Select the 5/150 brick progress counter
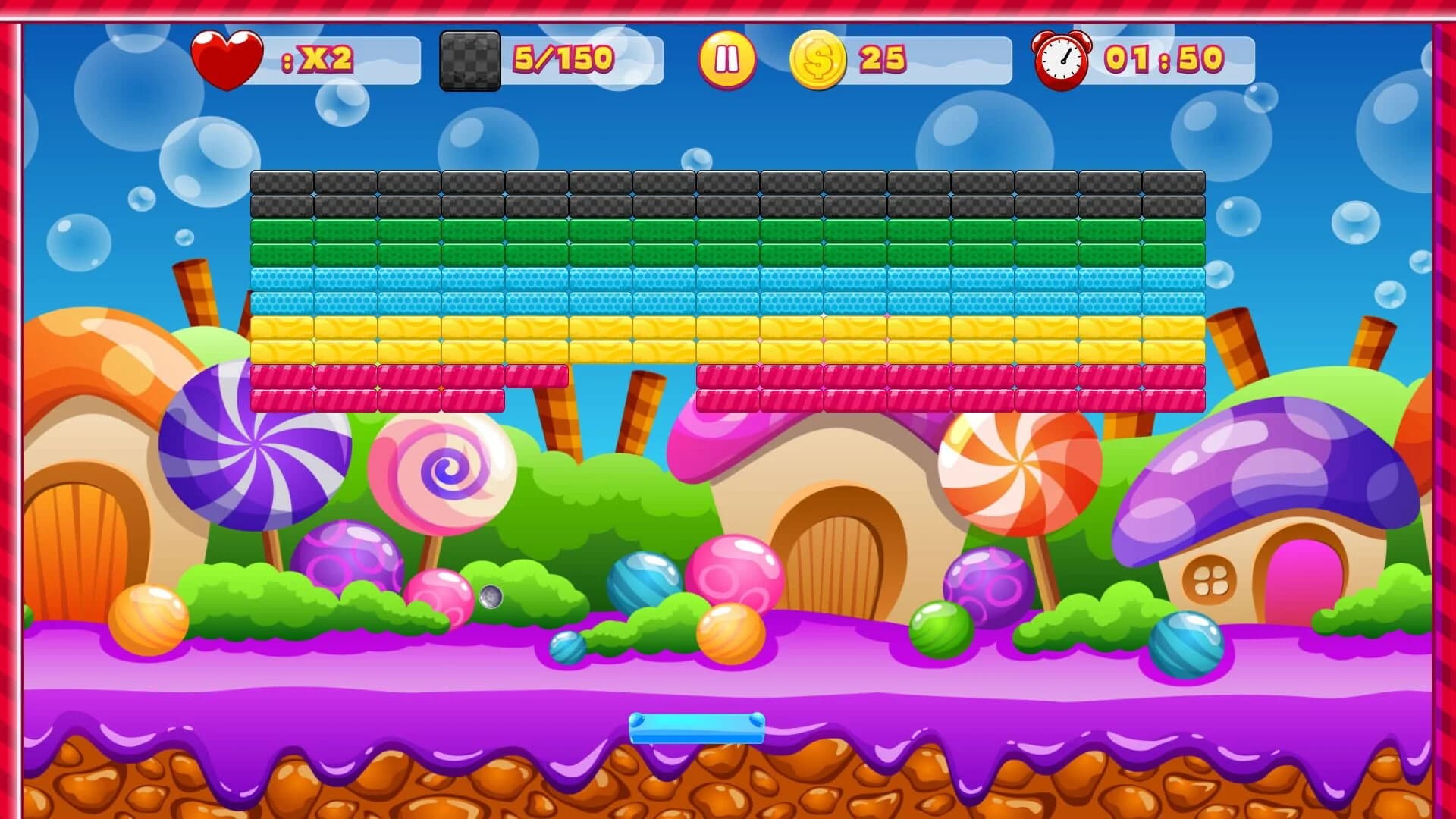This screenshot has height=819, width=1456. (x=561, y=58)
